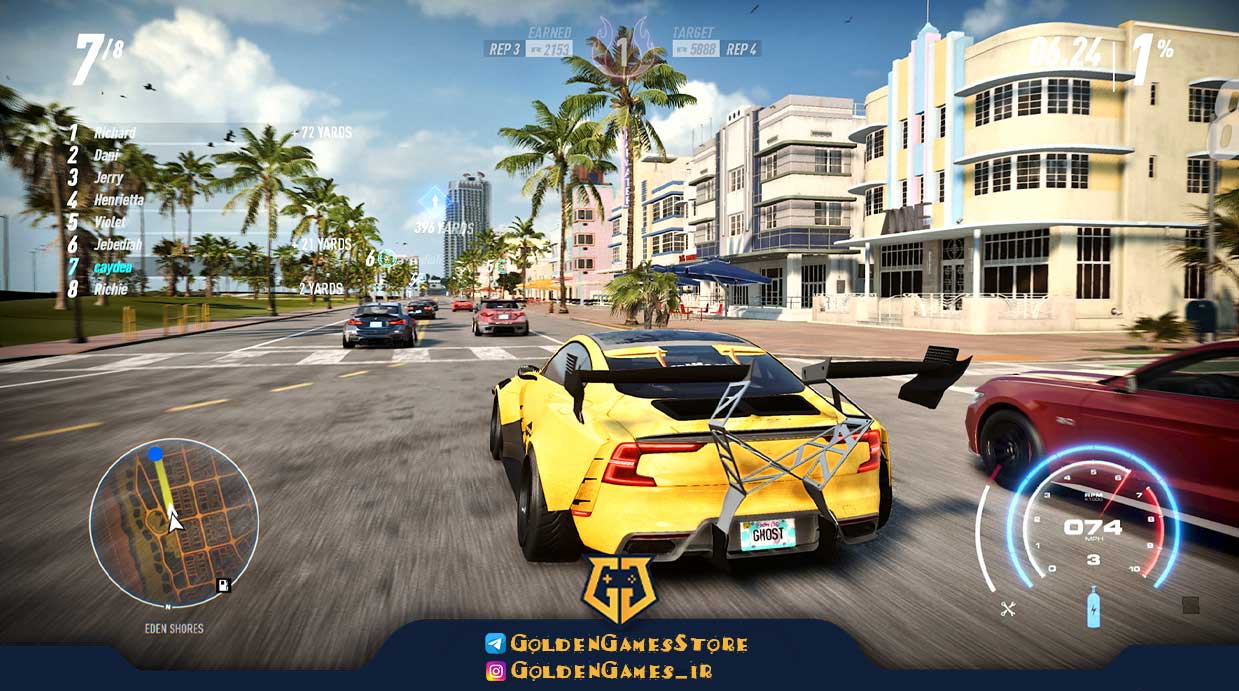The width and height of the screenshot is (1239, 691).
Task: Click the repair wrench icon
Action: coord(1007,608)
